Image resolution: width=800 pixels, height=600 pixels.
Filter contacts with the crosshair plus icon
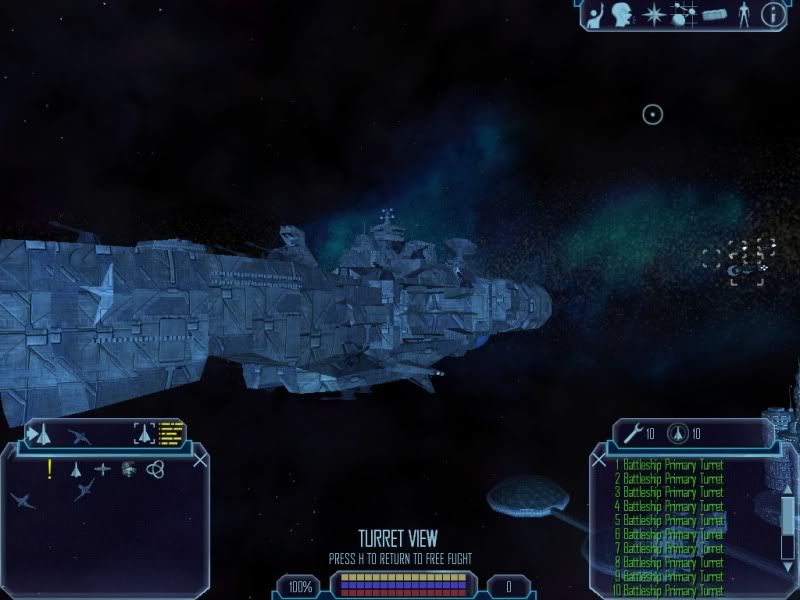102,469
